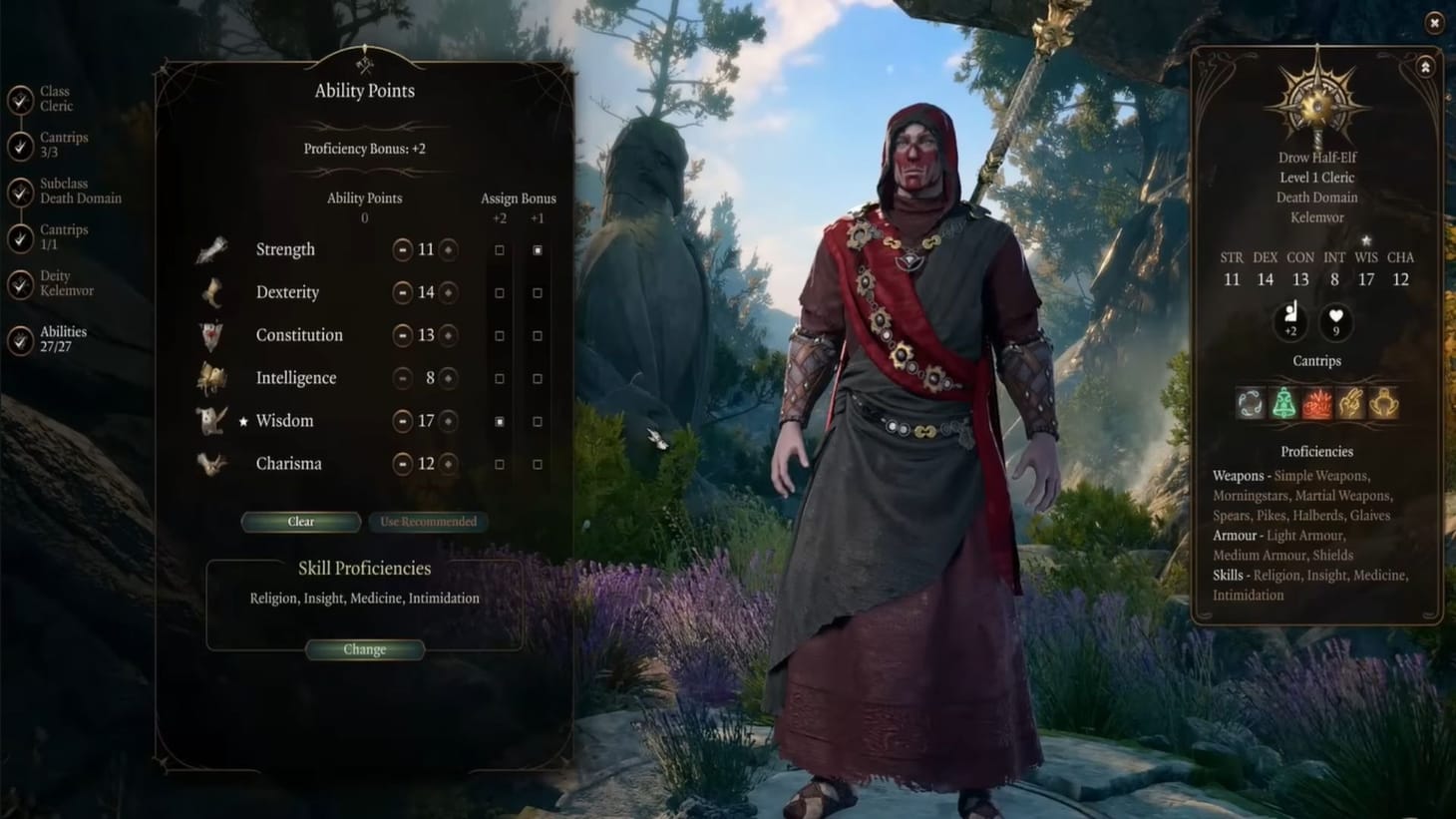This screenshot has width=1456, height=819.
Task: Click the Abilities 27/27 step in sidebar
Action: click(x=22, y=337)
